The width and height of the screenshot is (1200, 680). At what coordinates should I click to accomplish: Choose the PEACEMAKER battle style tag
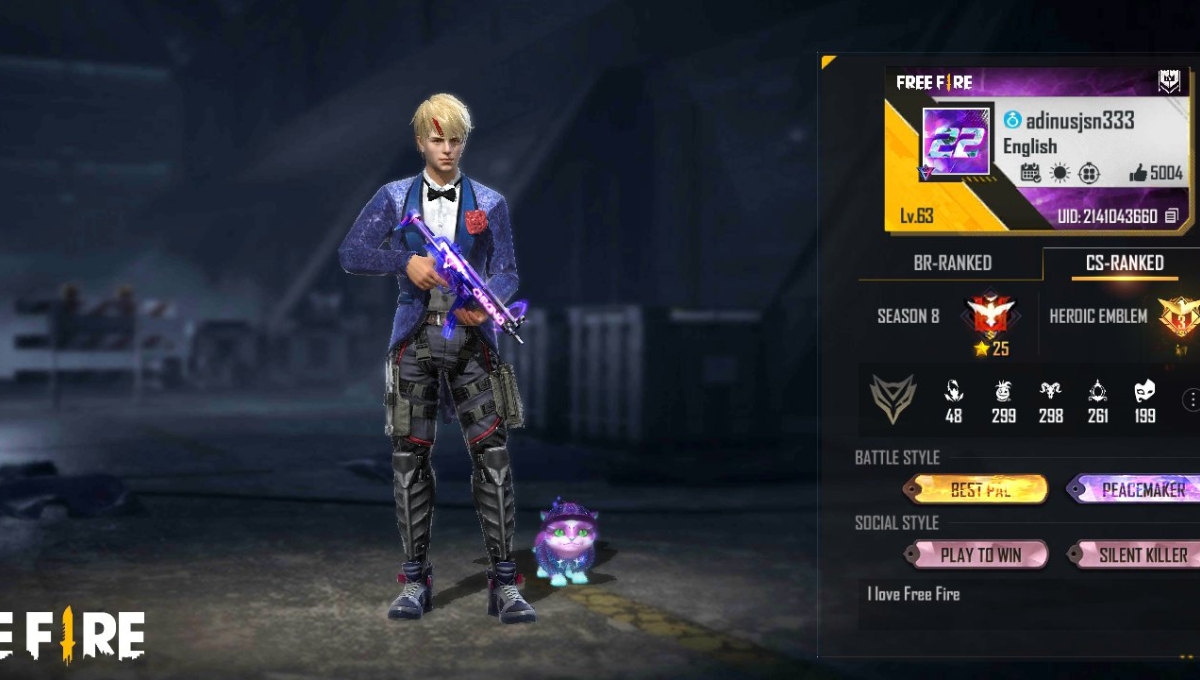1133,489
